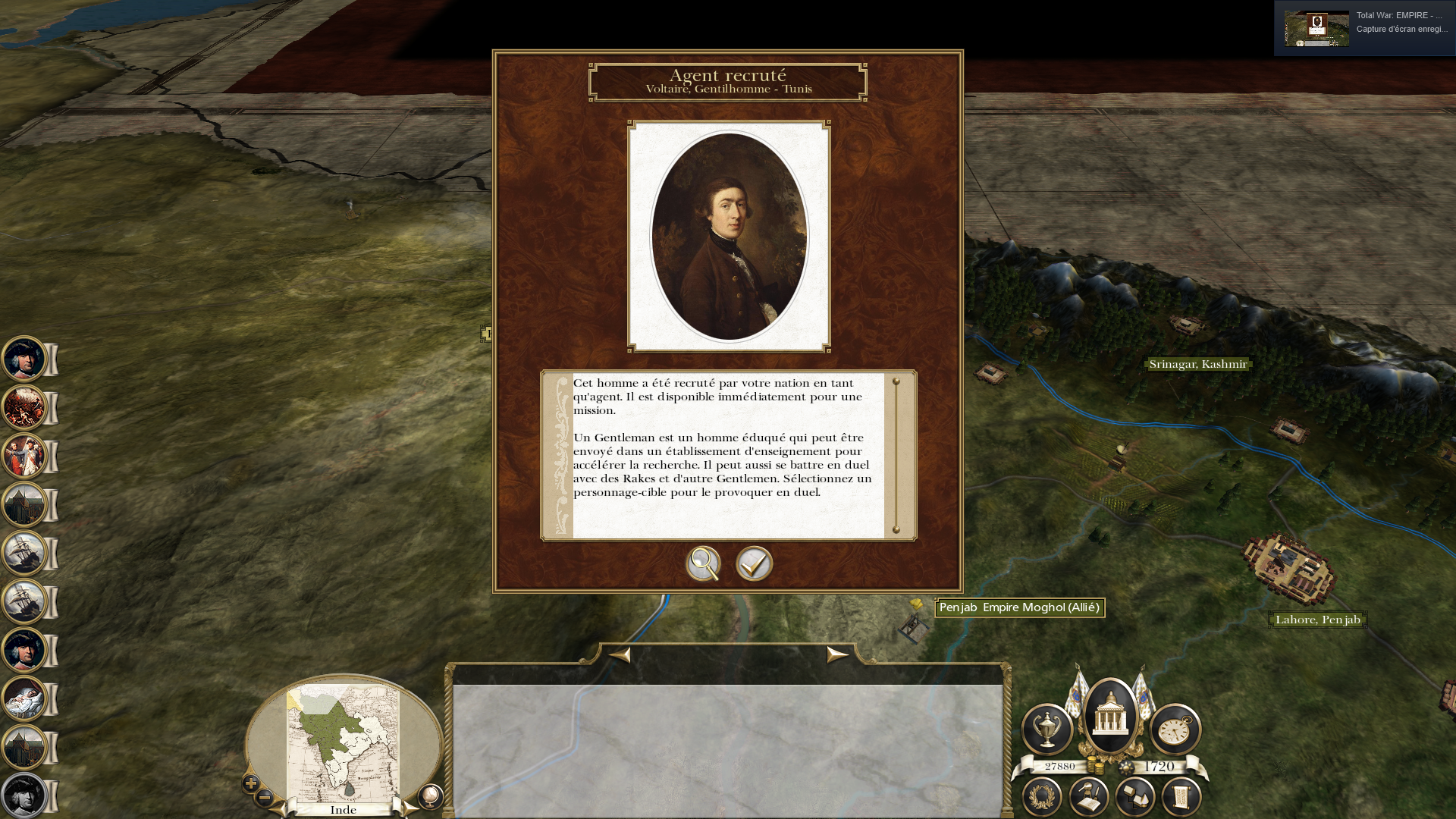This screenshot has height=819, width=1456.
Task: Select previous item with left arrow tab
Action: click(x=620, y=654)
